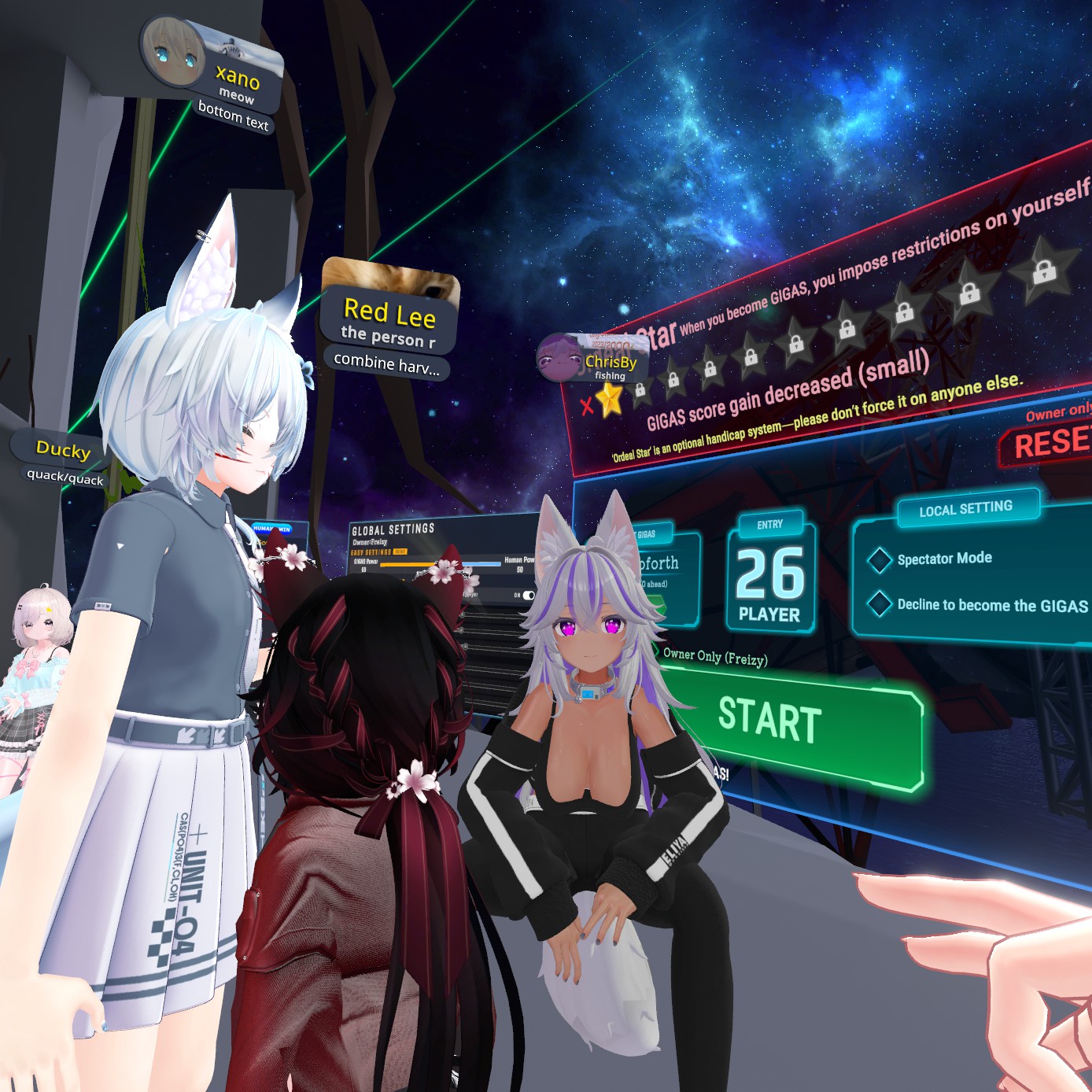Image resolution: width=1092 pixels, height=1092 pixels.
Task: Enable Spectator Mode checkbox
Action: [x=879, y=560]
